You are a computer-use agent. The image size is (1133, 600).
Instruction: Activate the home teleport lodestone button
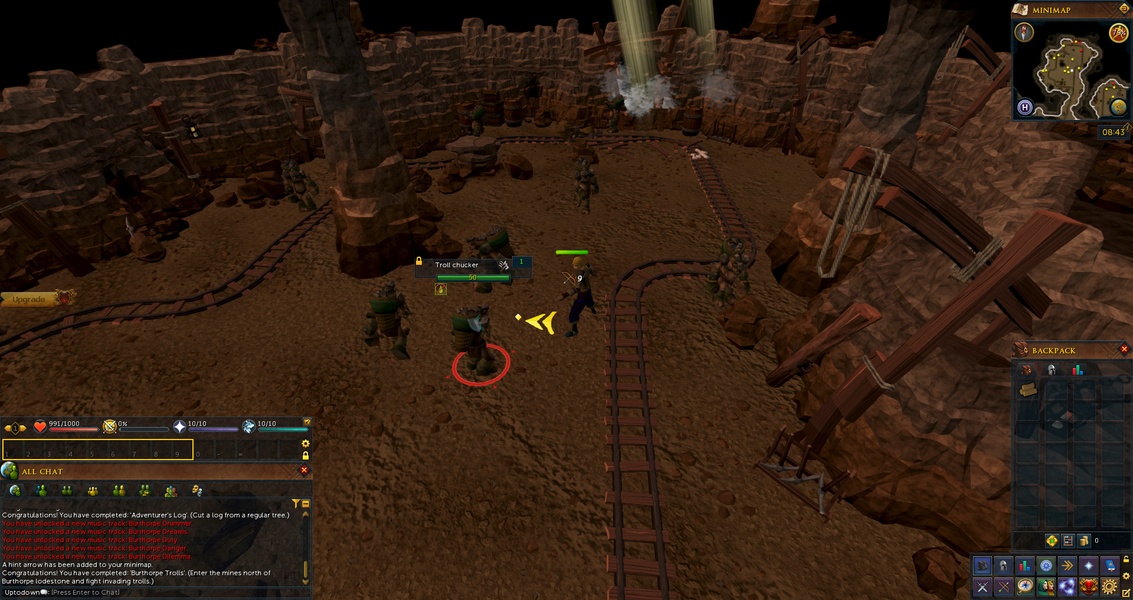point(1025,107)
